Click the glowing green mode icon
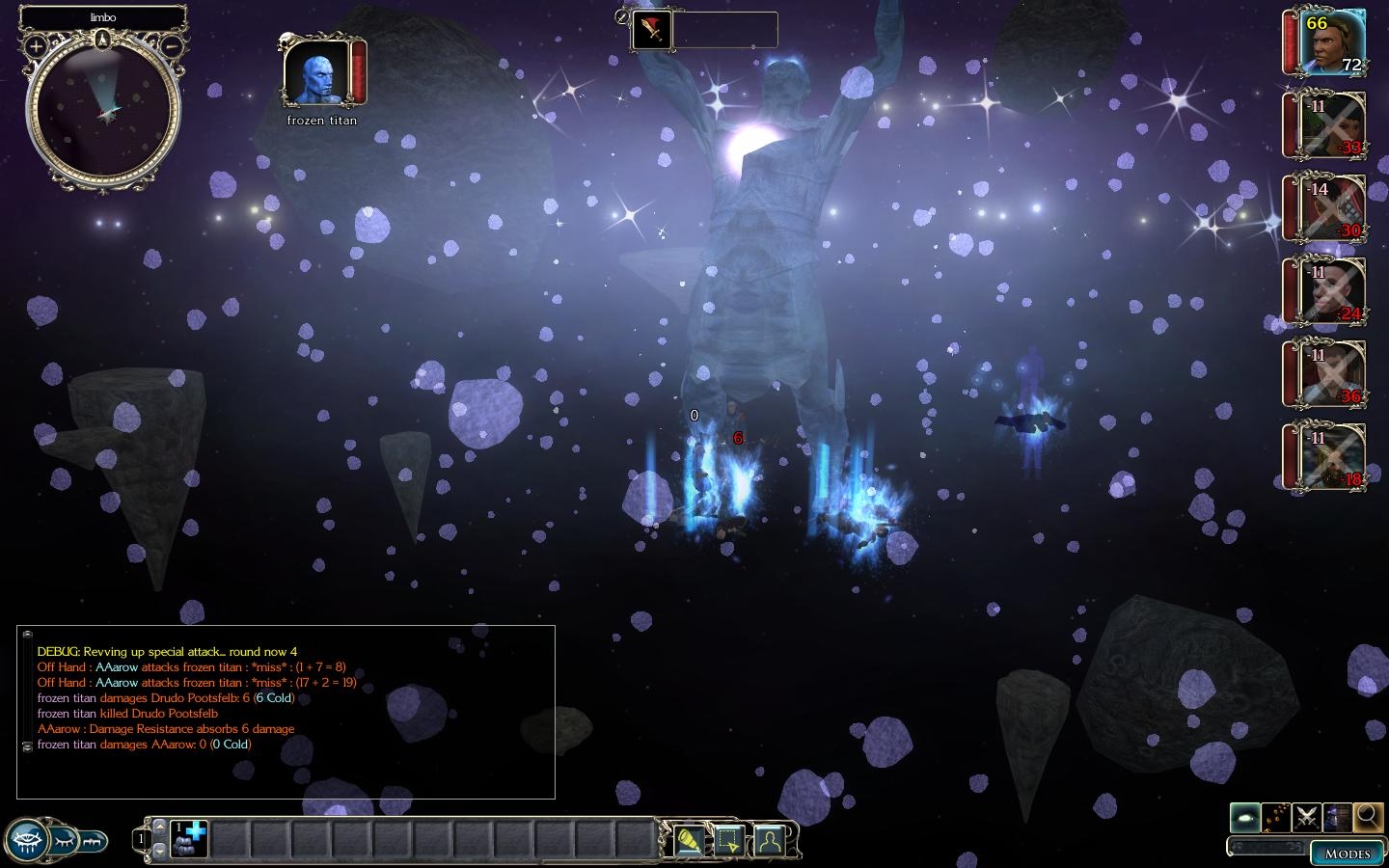The image size is (1389, 868). [x=1245, y=818]
